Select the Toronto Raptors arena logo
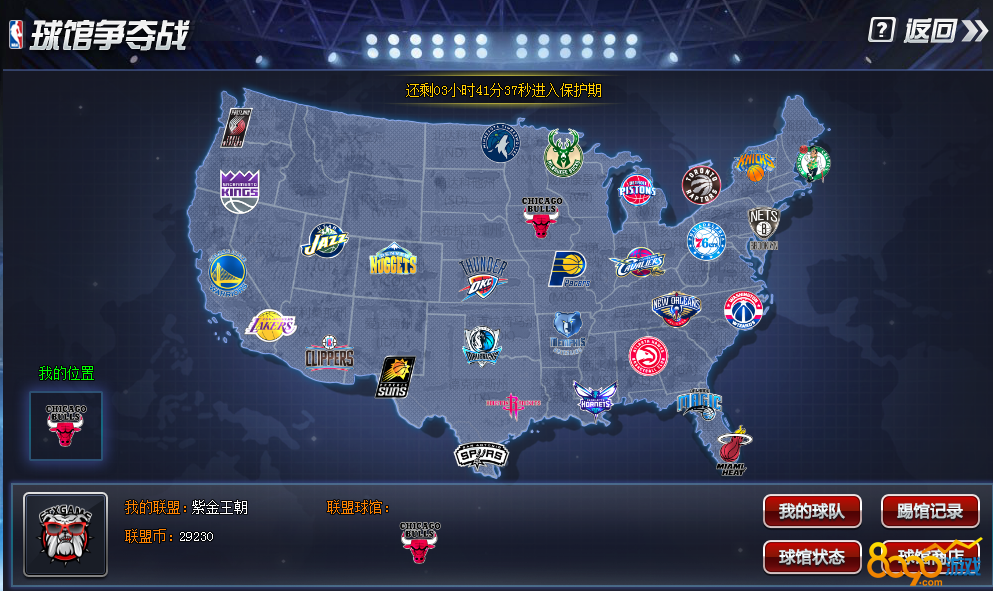Viewport: 993px width, 591px height. [700, 184]
